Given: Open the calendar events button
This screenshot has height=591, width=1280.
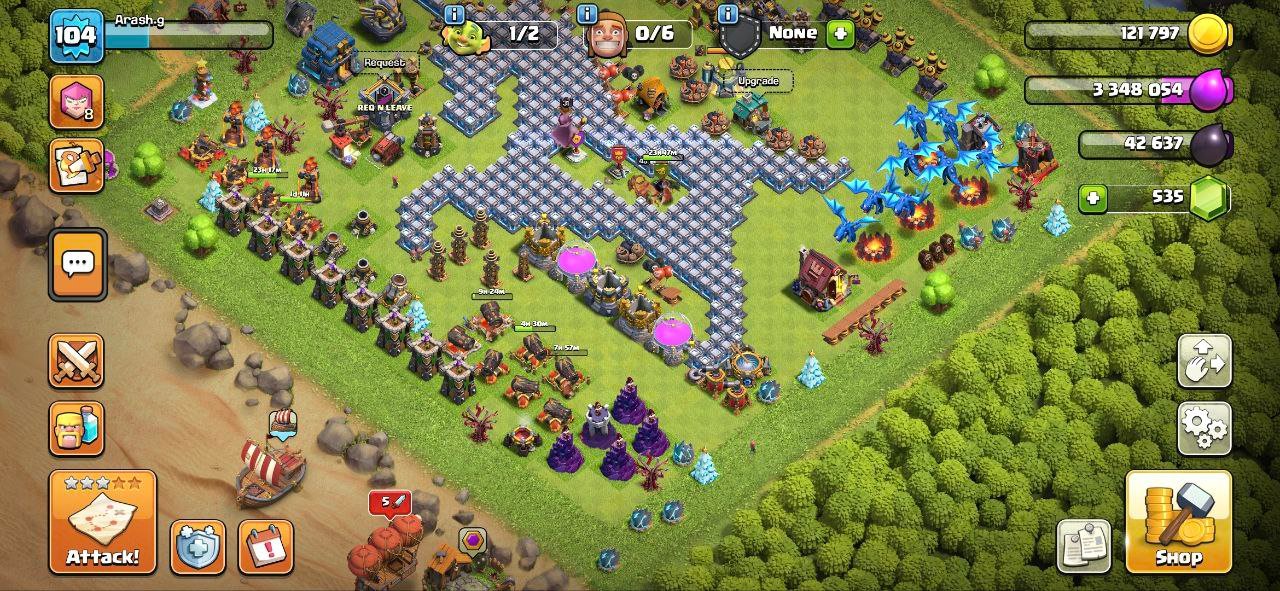Looking at the screenshot, I should 266,547.
